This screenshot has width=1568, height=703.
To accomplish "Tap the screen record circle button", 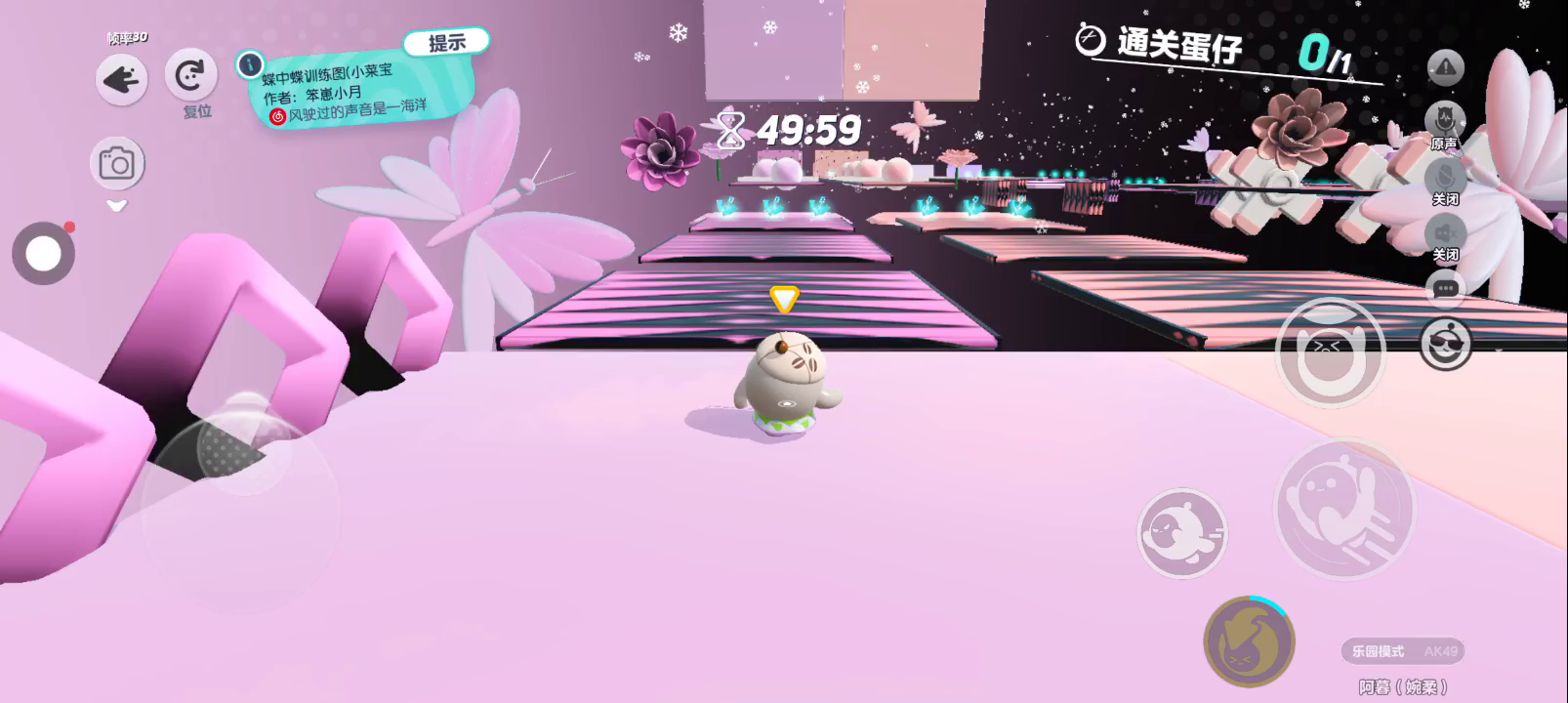I will point(44,254).
